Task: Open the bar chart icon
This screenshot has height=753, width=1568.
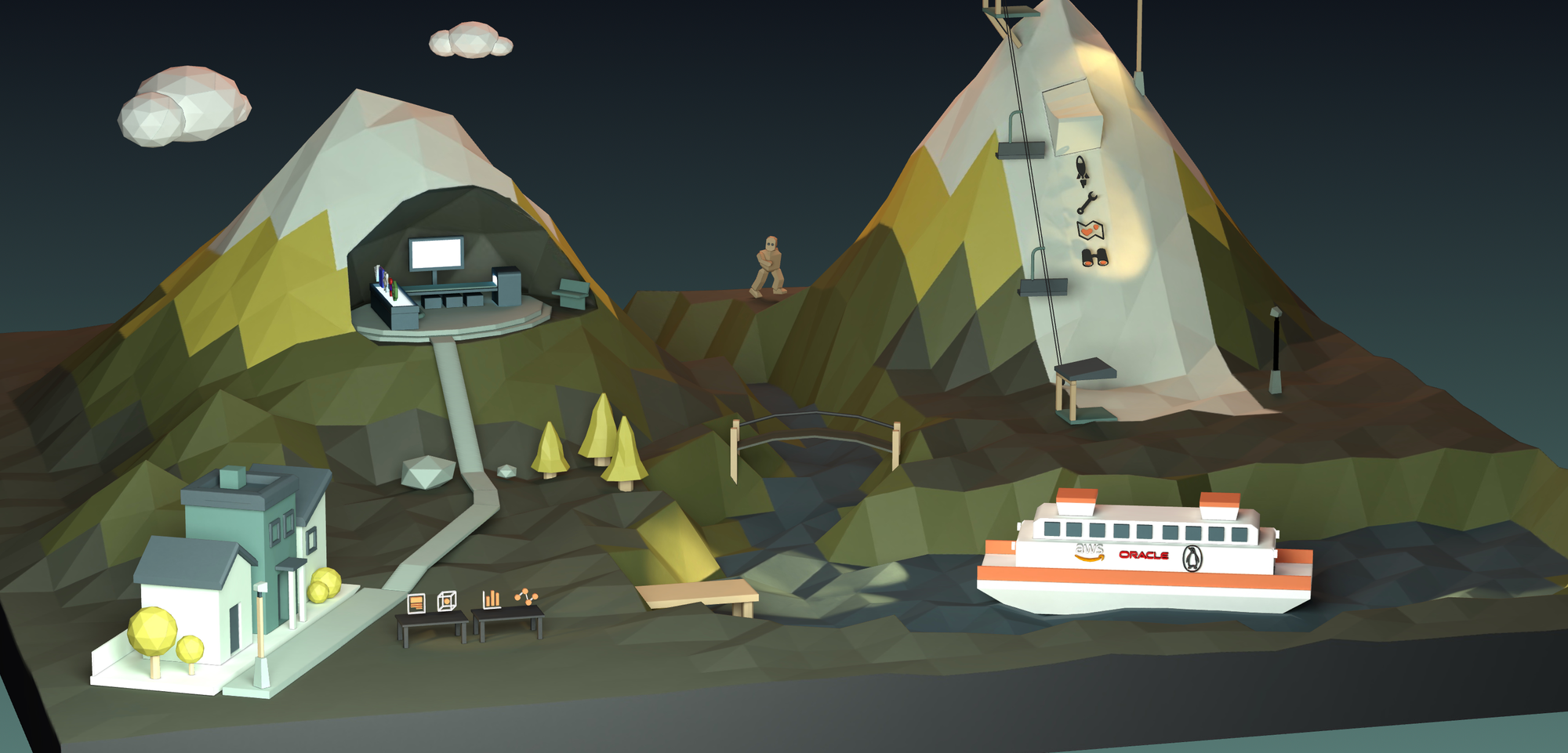Action: click(492, 599)
